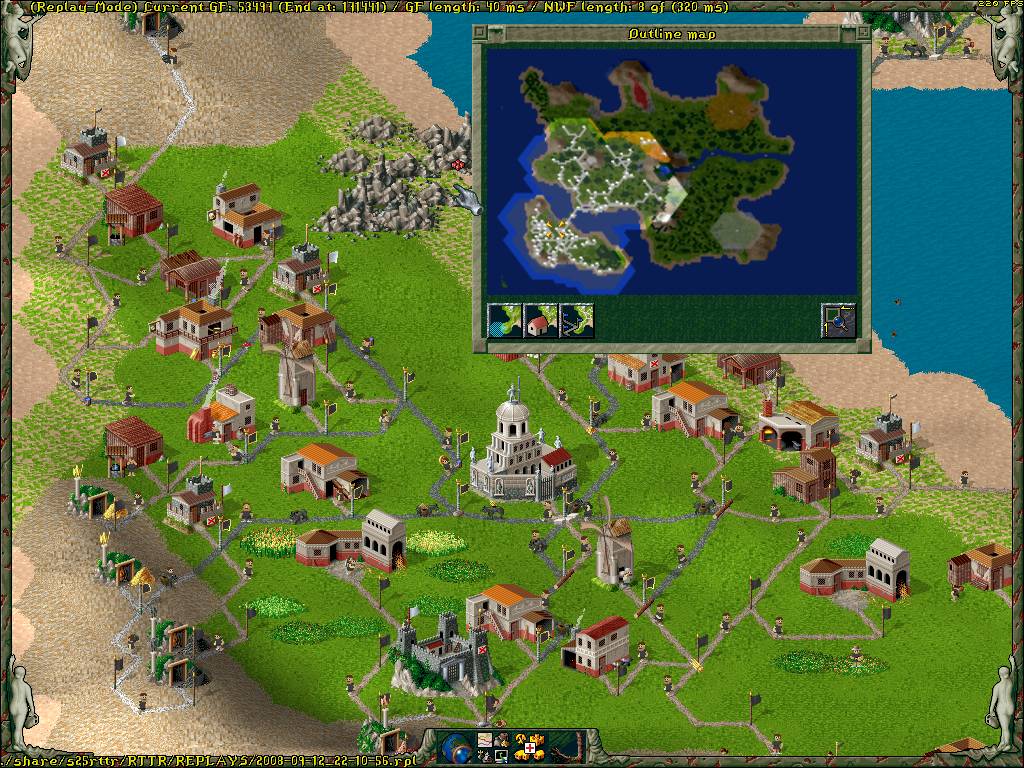
Task: Open the globe map button in bottom bar
Action: 457,747
